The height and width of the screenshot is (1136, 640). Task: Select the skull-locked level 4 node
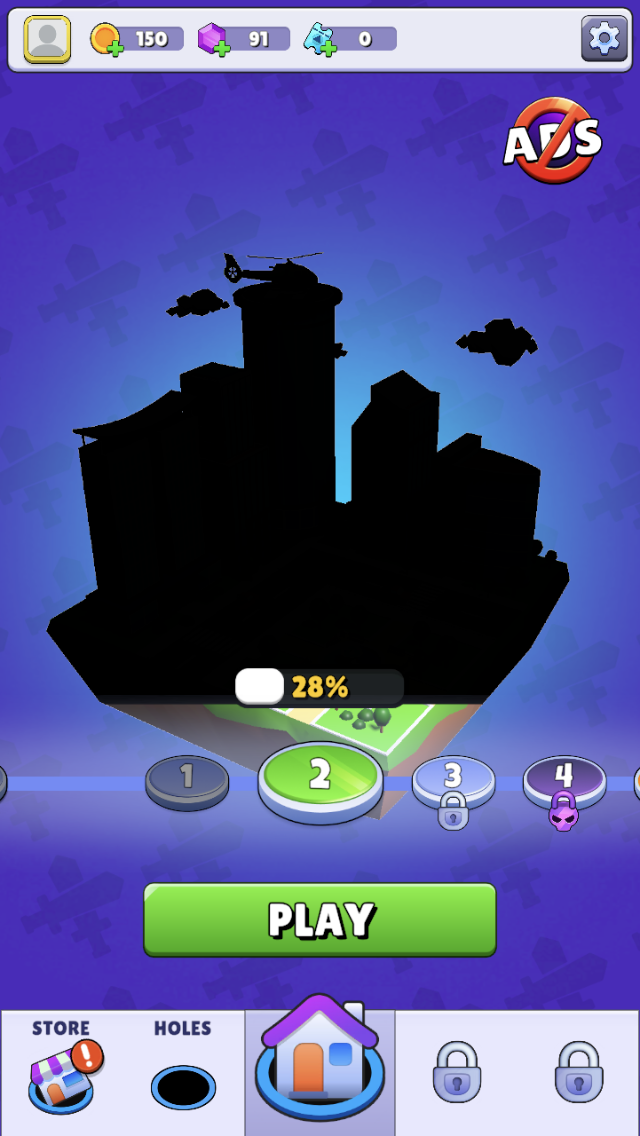564,779
